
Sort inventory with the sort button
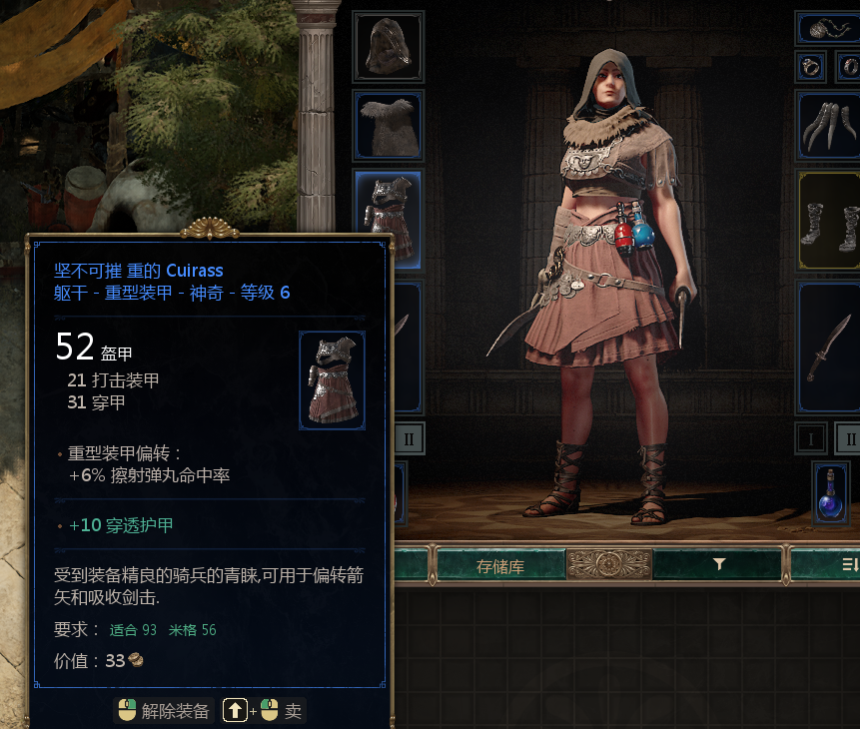848,565
